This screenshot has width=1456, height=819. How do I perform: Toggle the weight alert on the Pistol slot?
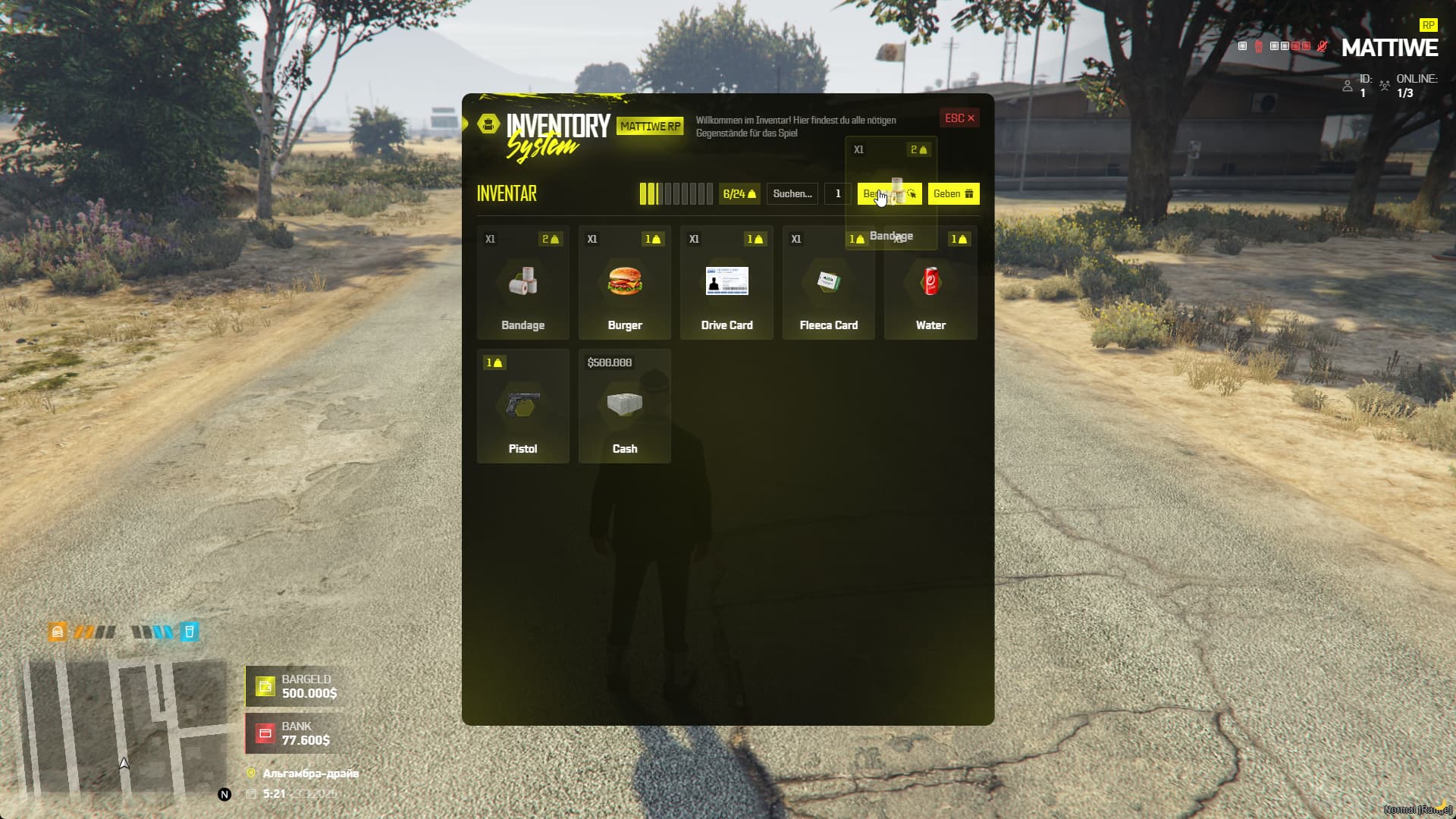[x=494, y=362]
